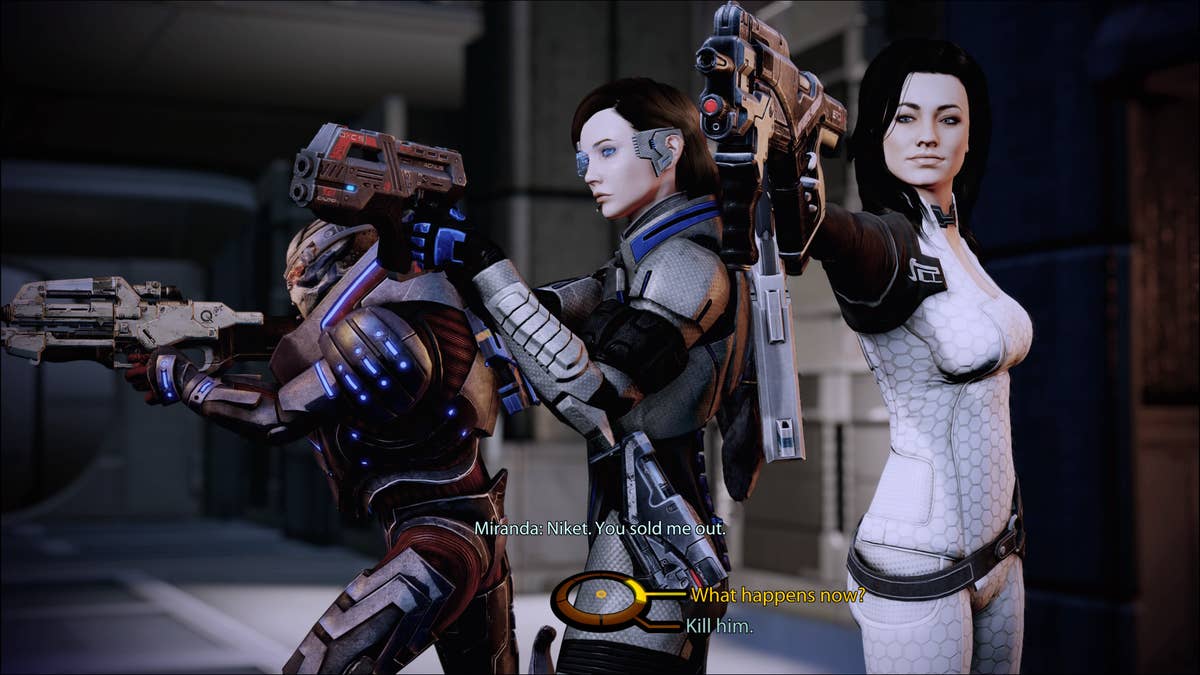The width and height of the screenshot is (1200, 675).
Task: Choose the "What happens now?" dialogue reply
Action: (777, 595)
